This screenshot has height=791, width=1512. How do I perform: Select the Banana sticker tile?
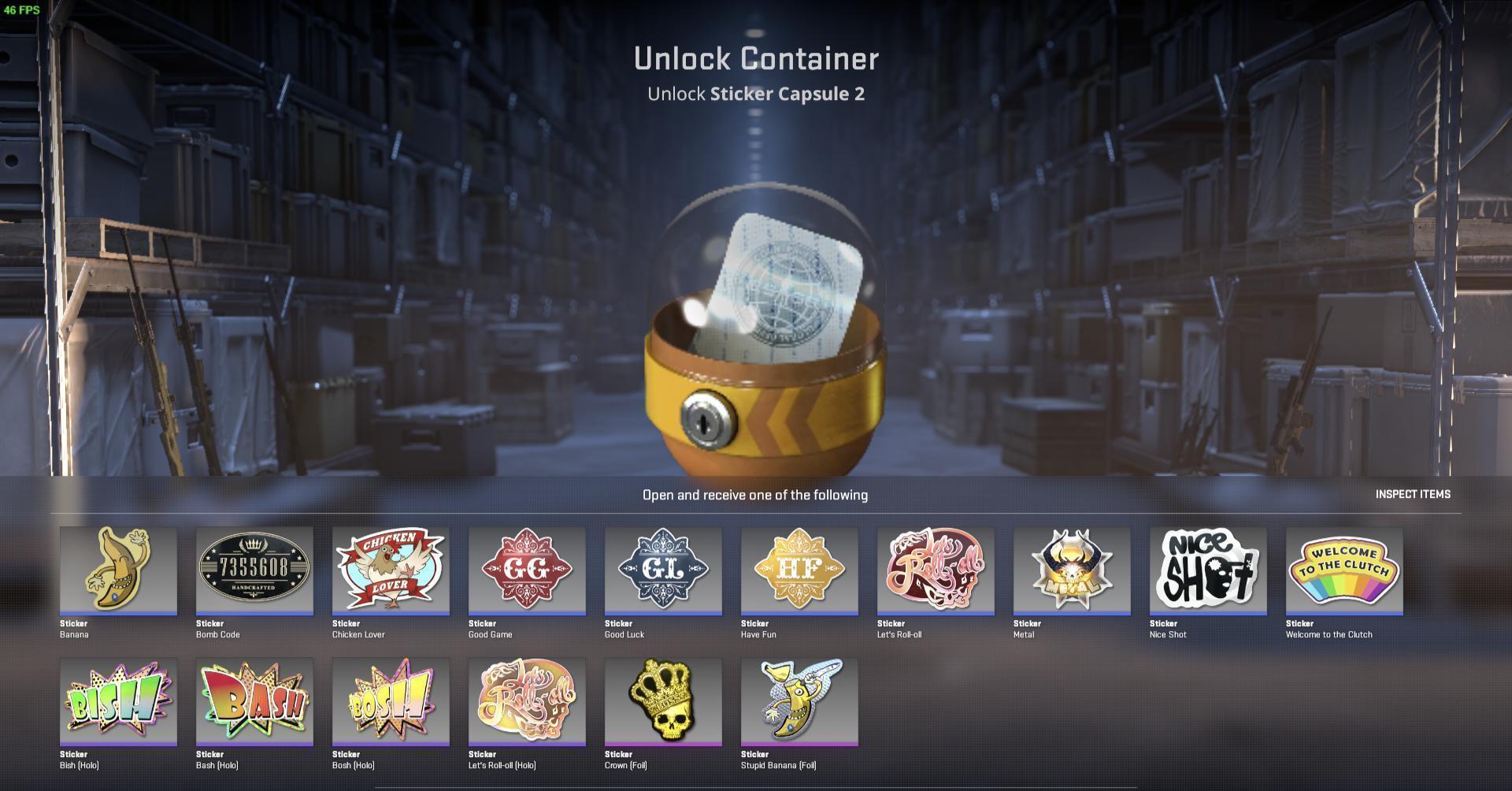point(118,570)
